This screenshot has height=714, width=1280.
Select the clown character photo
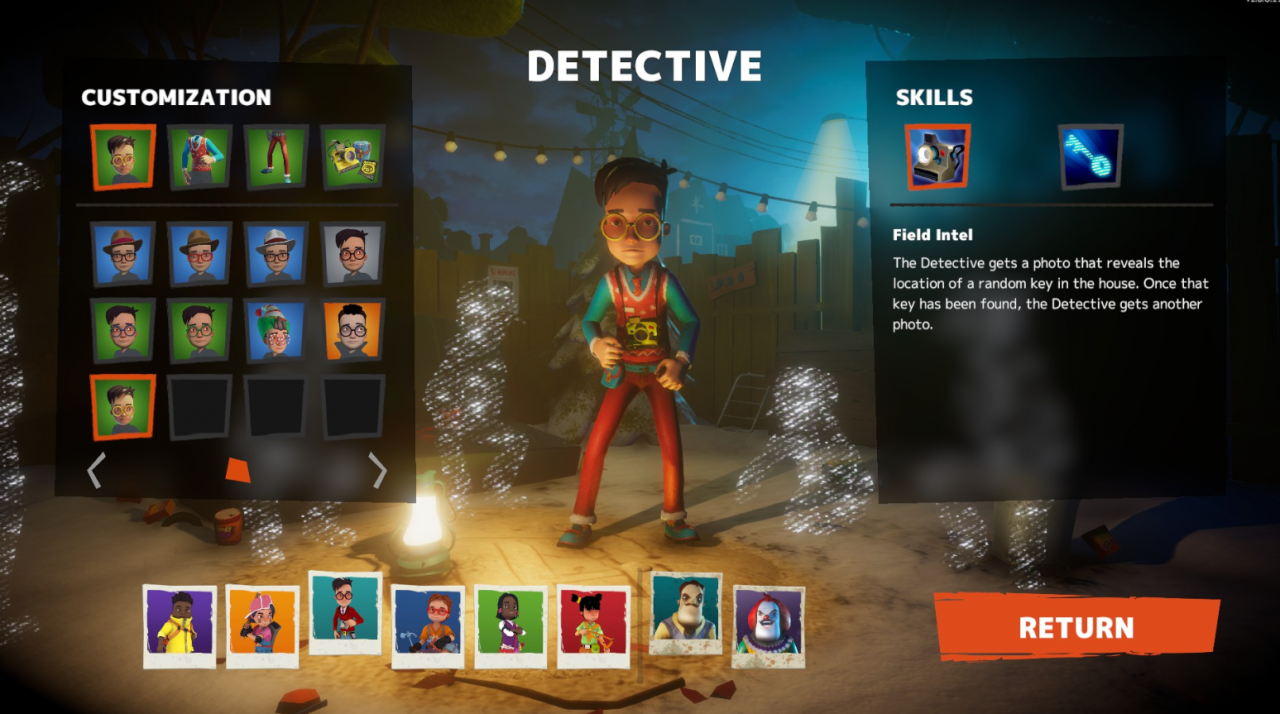click(x=768, y=626)
